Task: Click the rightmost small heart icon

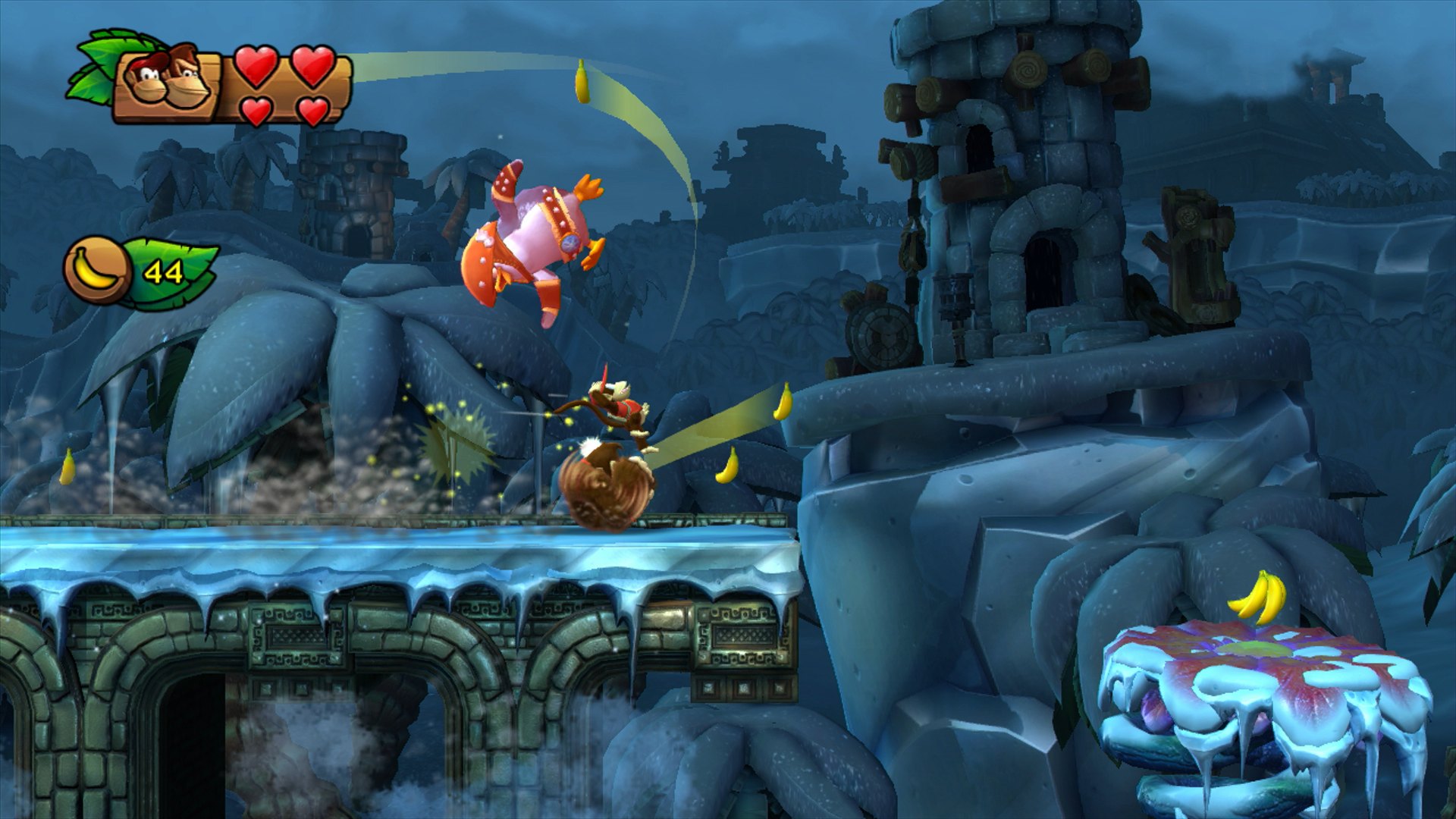Action: coord(315,112)
